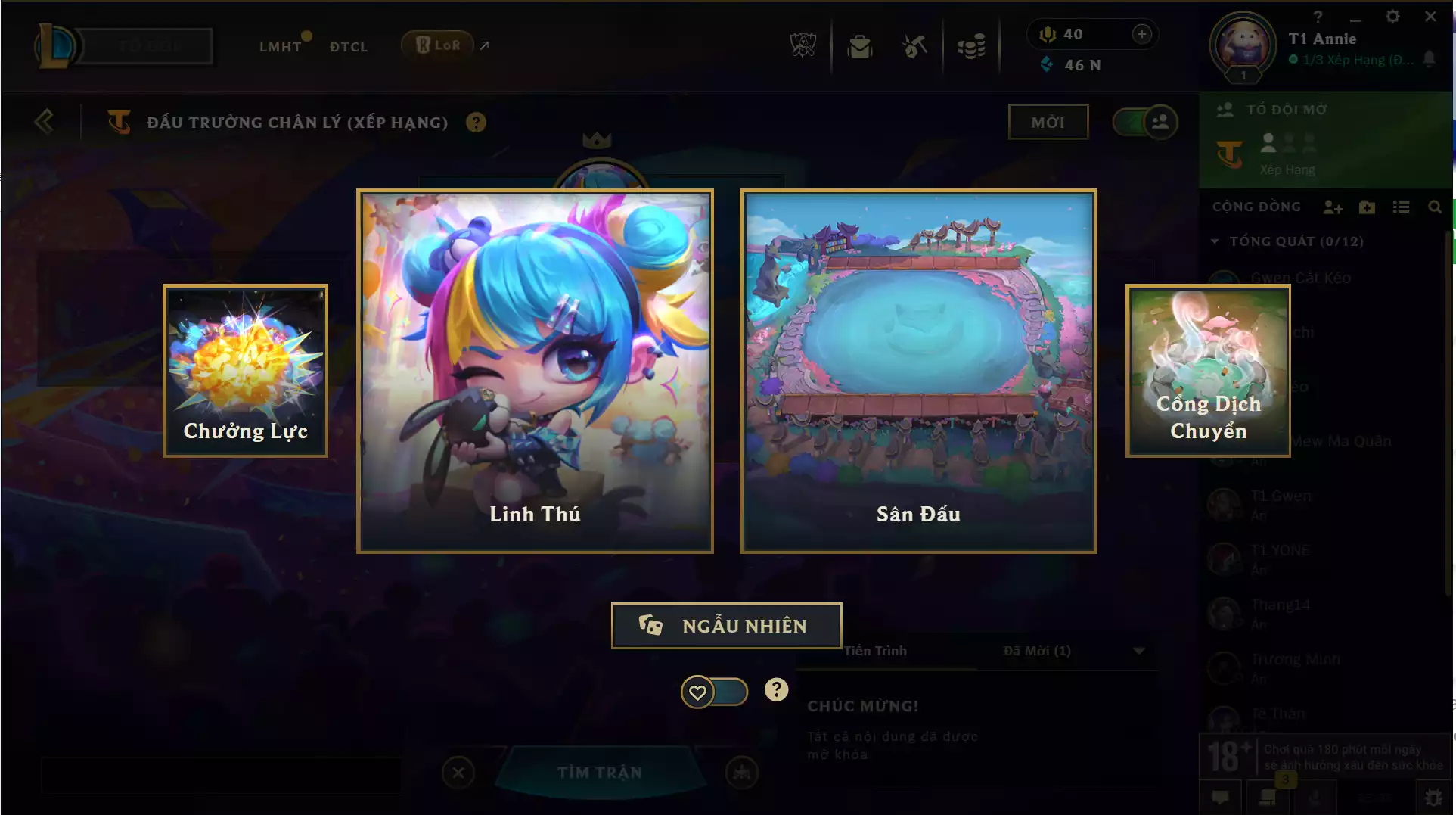Screen dimensions: 1456x815
Task: Click the MỞI button
Action: coord(1048,121)
